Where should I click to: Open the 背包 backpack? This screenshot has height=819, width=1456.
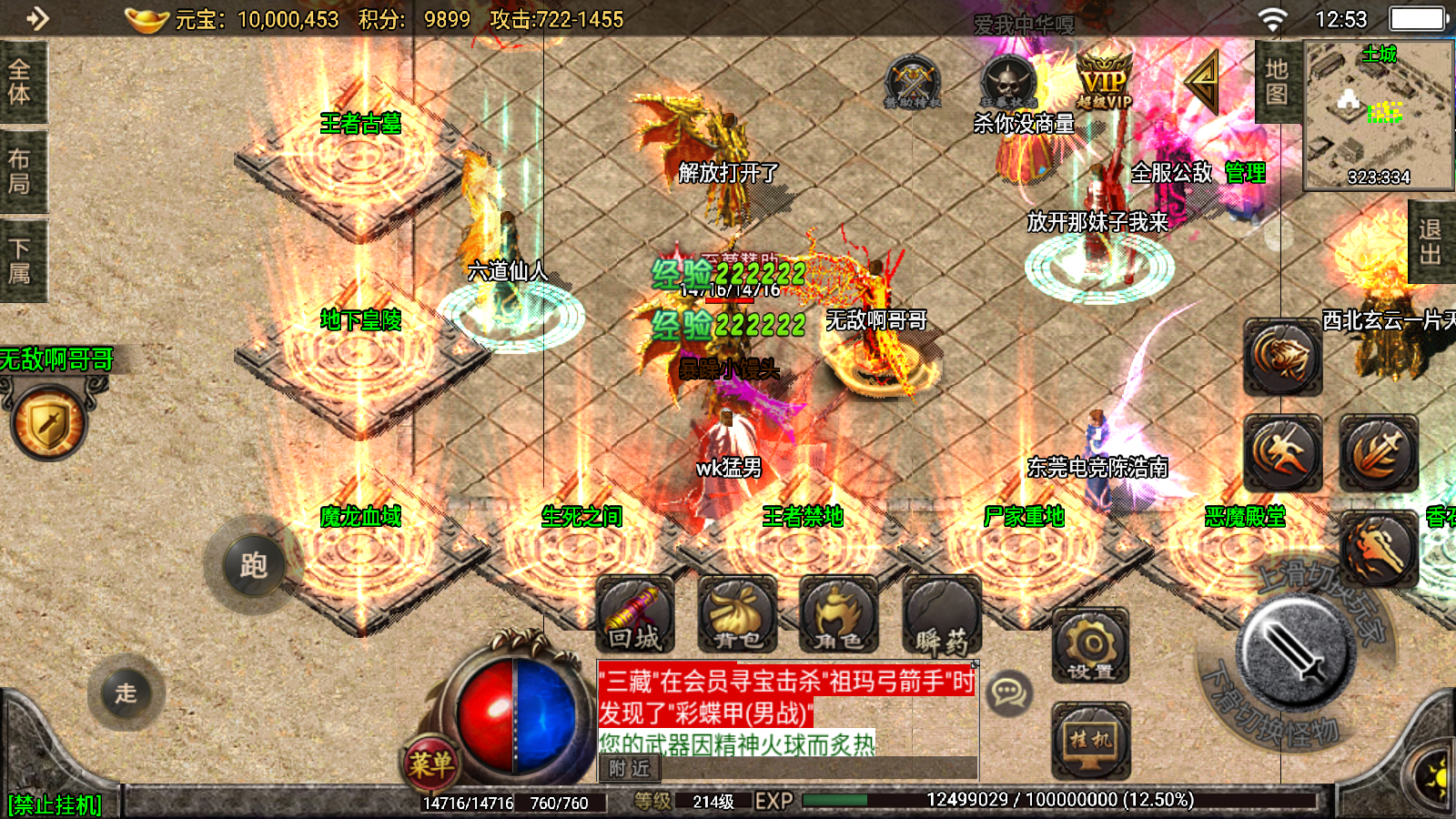[x=737, y=616]
